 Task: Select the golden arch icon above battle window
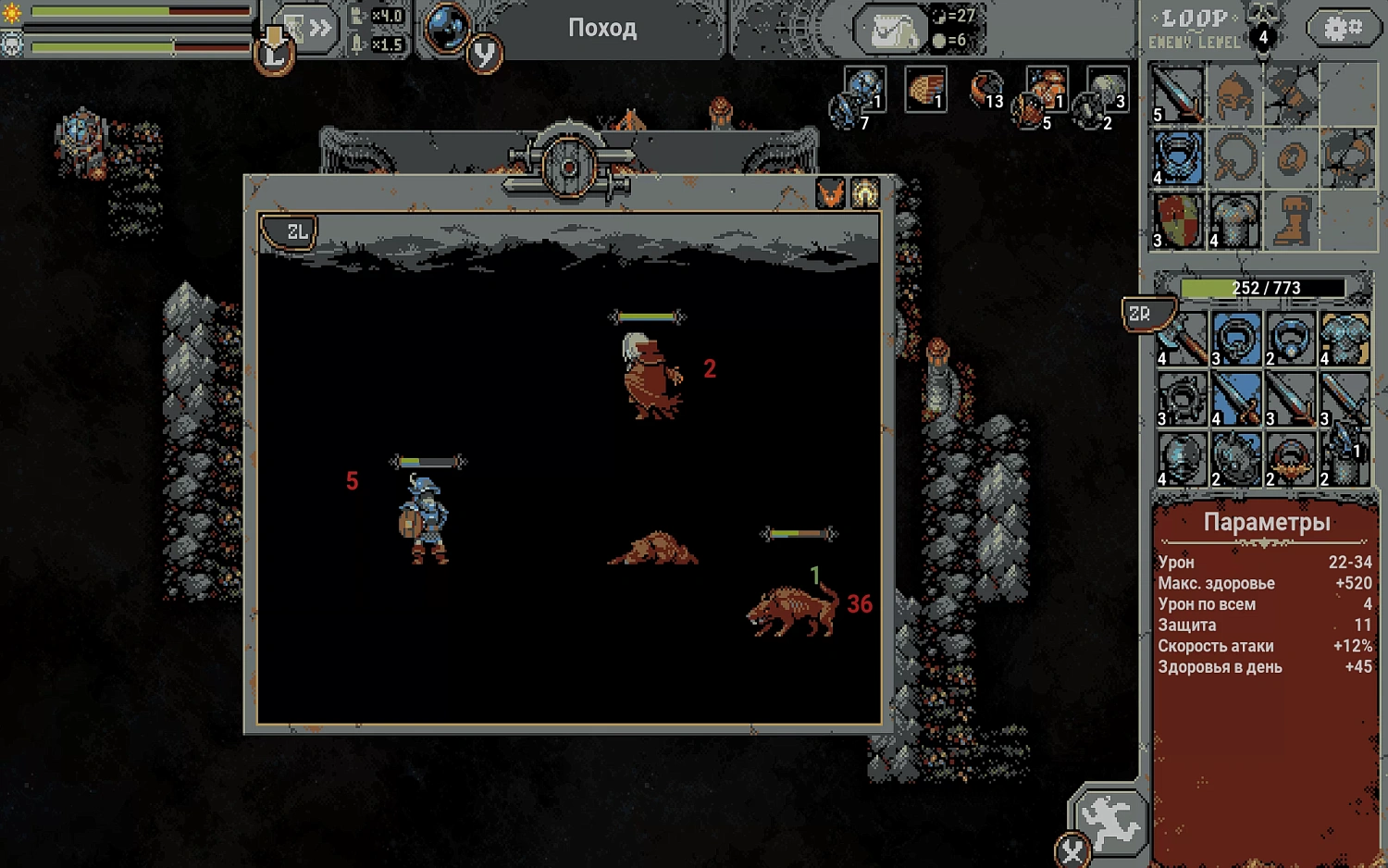pos(864,194)
